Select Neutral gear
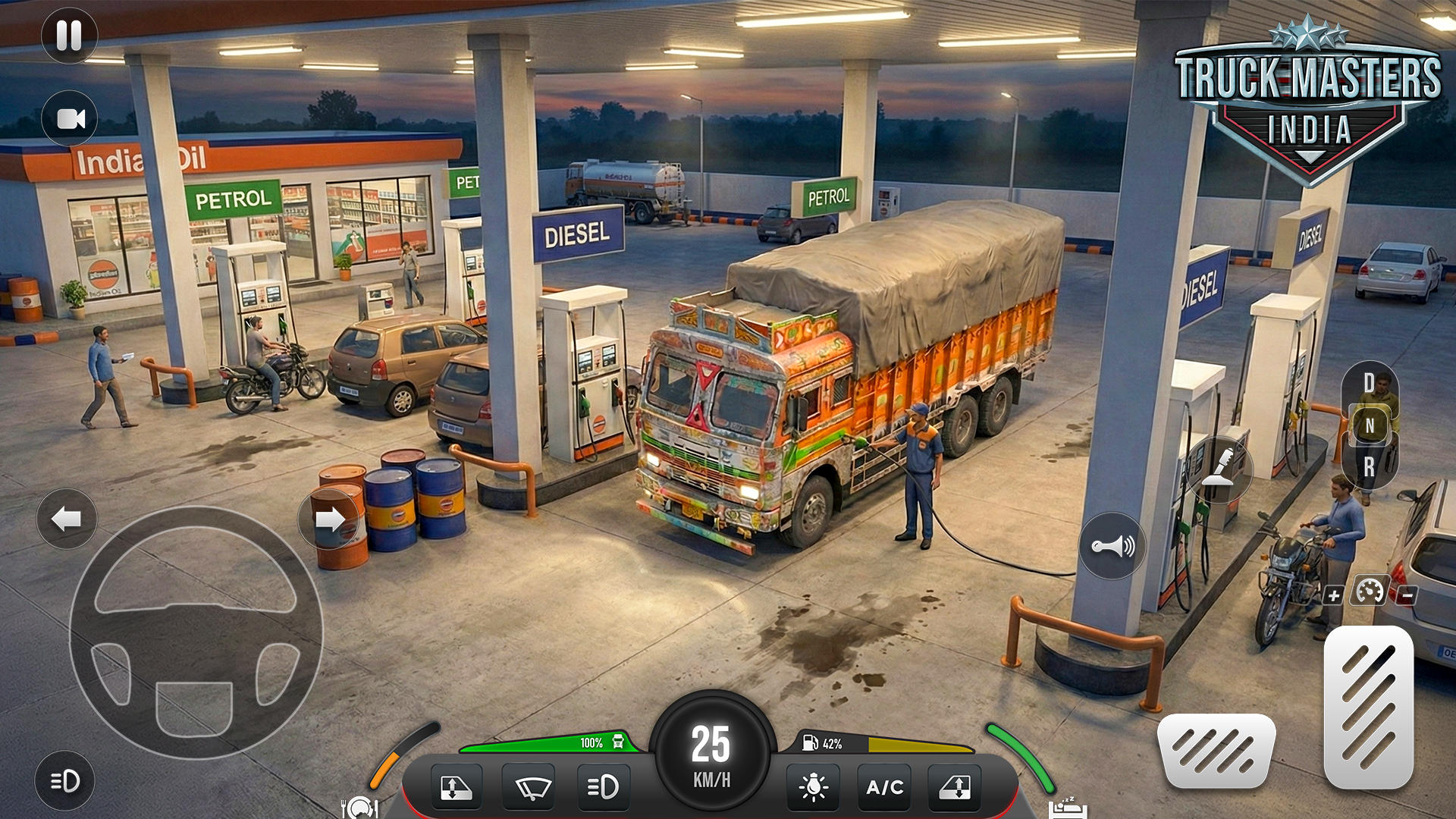The height and width of the screenshot is (819, 1456). pyautogui.click(x=1370, y=426)
